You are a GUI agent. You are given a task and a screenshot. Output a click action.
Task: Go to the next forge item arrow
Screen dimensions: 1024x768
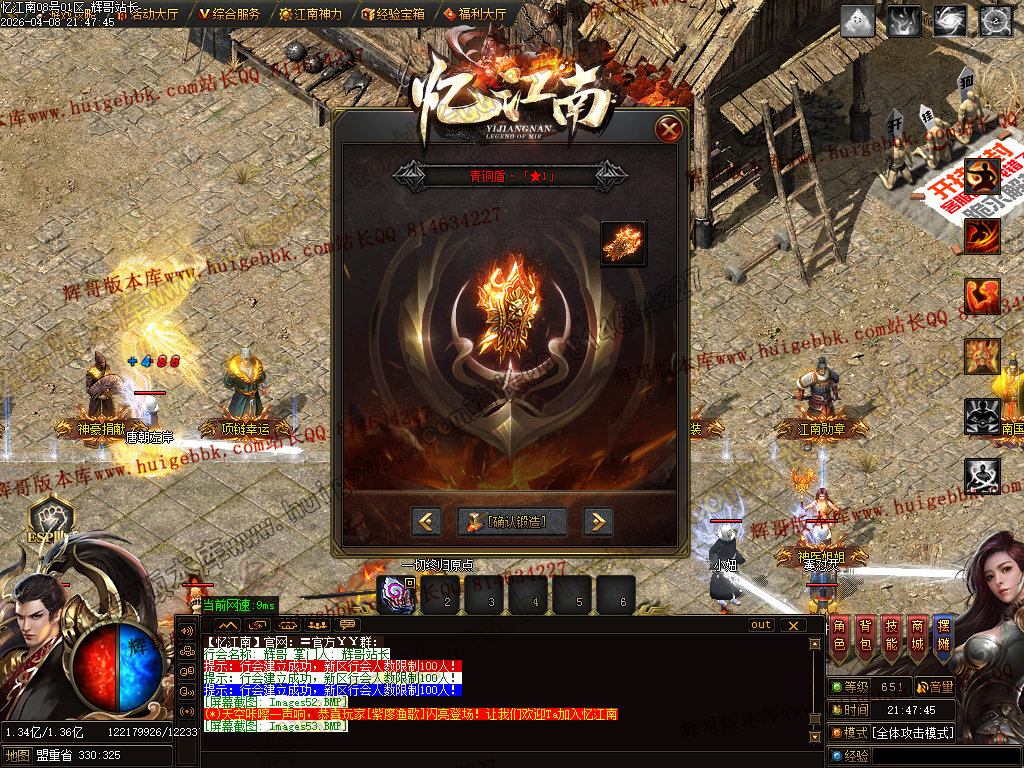[597, 521]
